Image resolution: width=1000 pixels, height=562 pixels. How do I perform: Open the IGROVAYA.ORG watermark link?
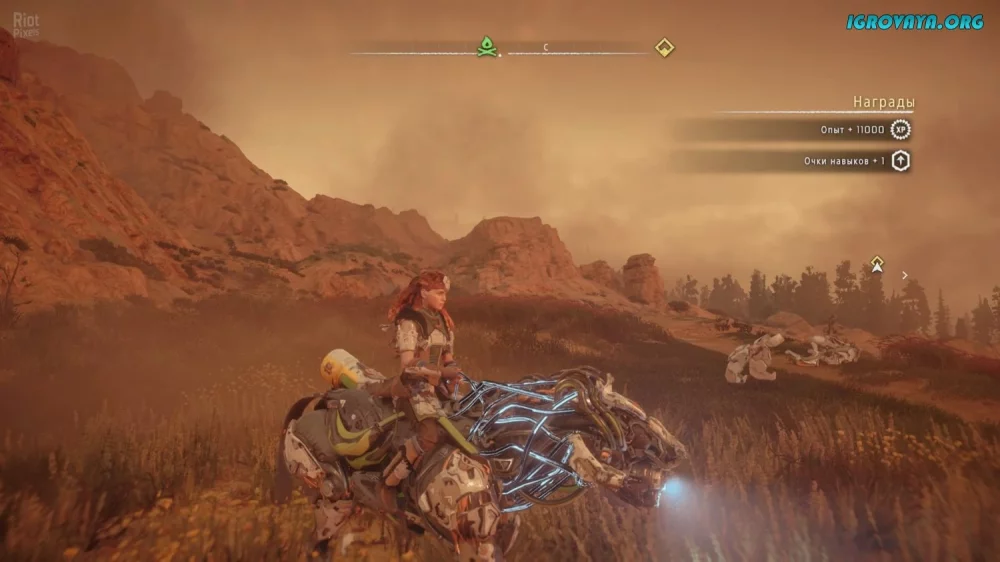914,21
